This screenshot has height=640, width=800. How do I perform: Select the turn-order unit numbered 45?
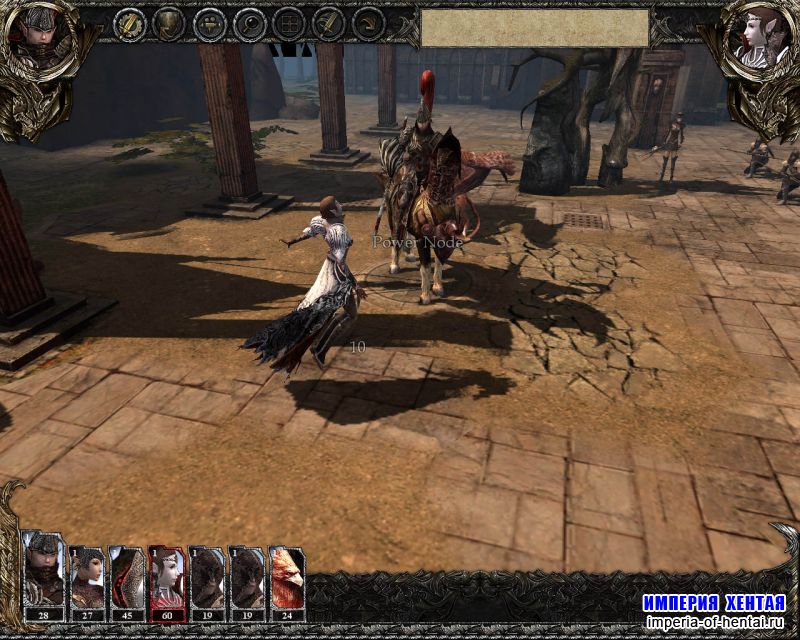coord(127,577)
